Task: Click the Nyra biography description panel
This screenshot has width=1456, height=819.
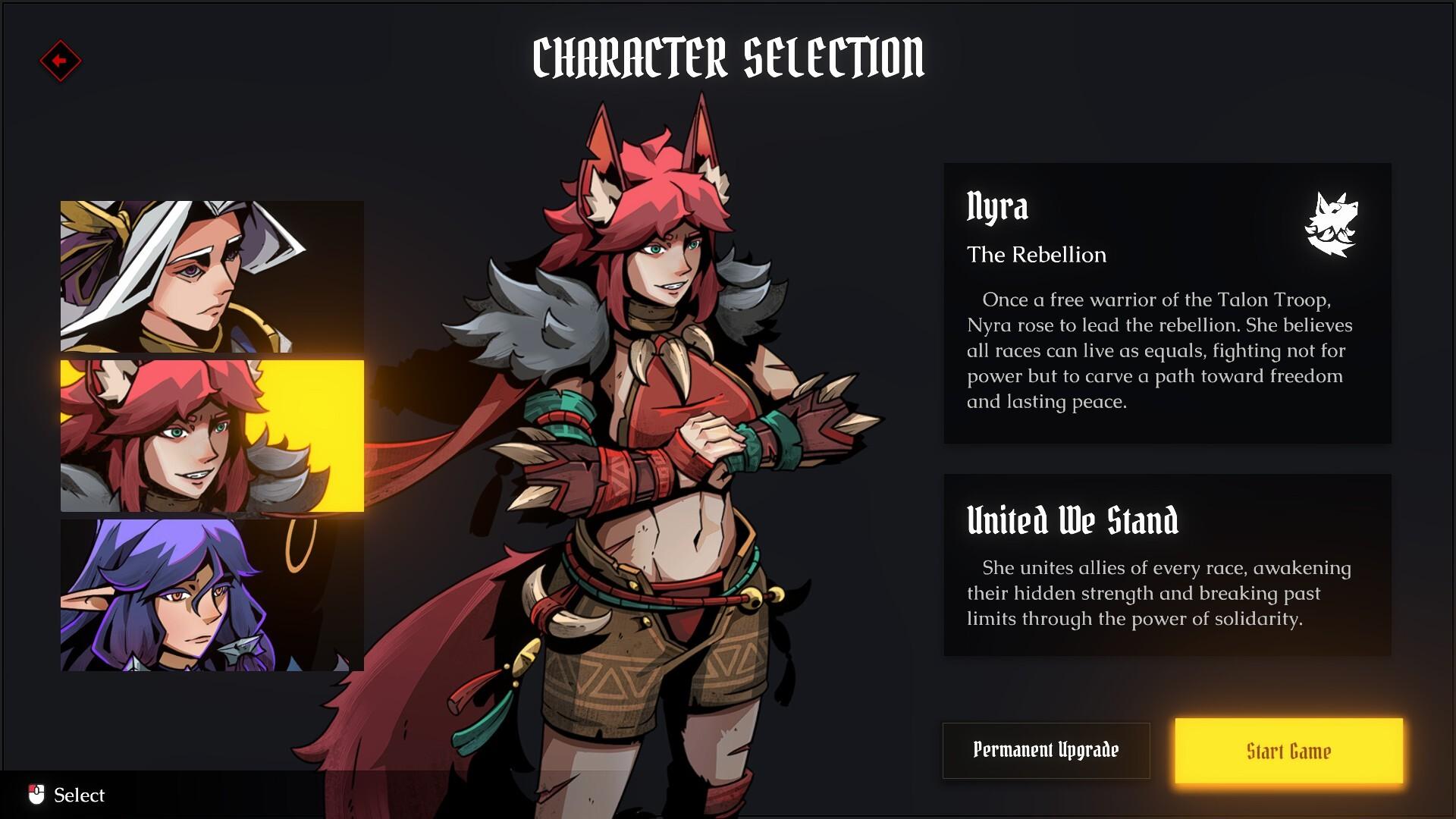Action: [x=1168, y=303]
